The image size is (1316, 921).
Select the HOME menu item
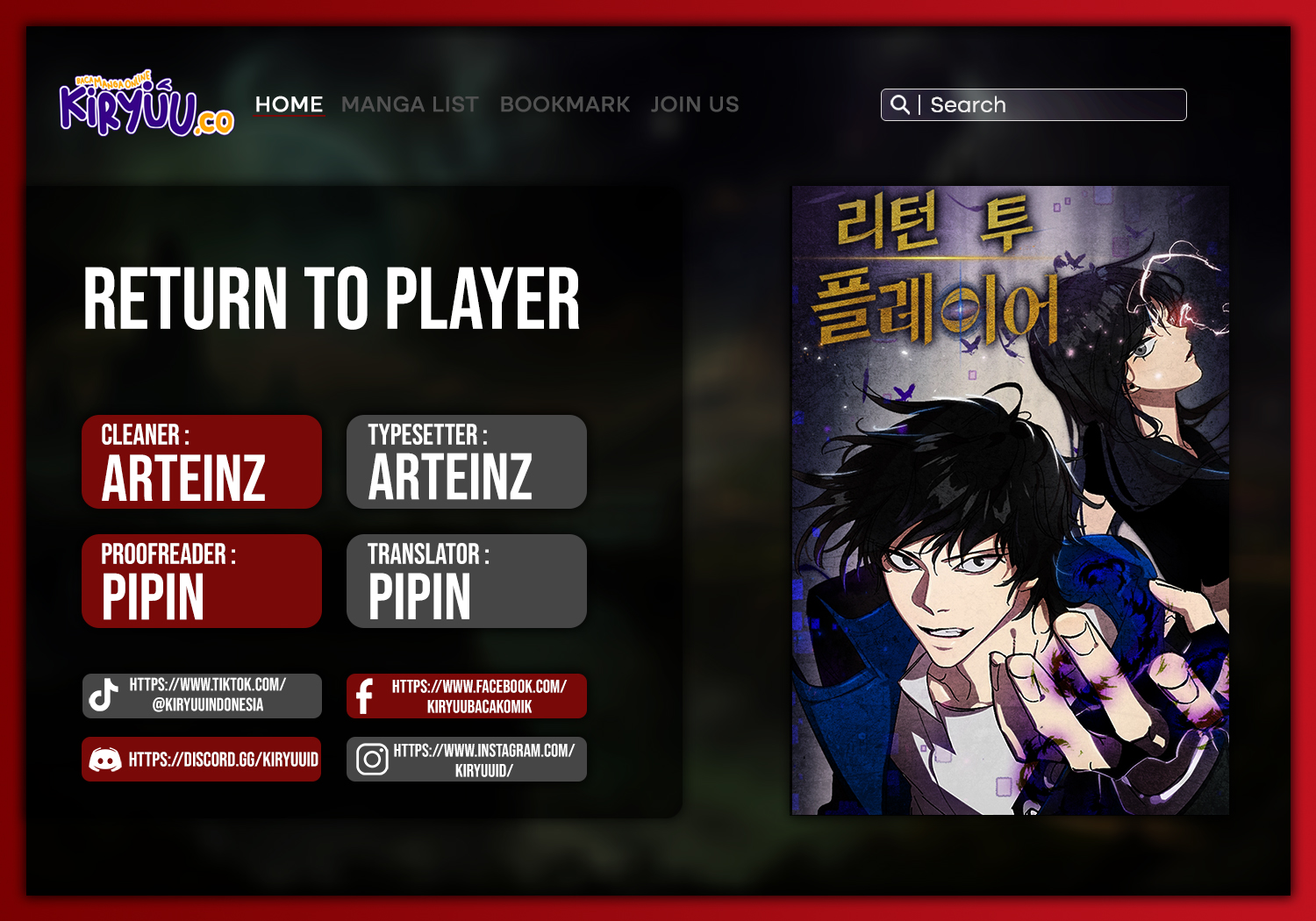coord(289,104)
